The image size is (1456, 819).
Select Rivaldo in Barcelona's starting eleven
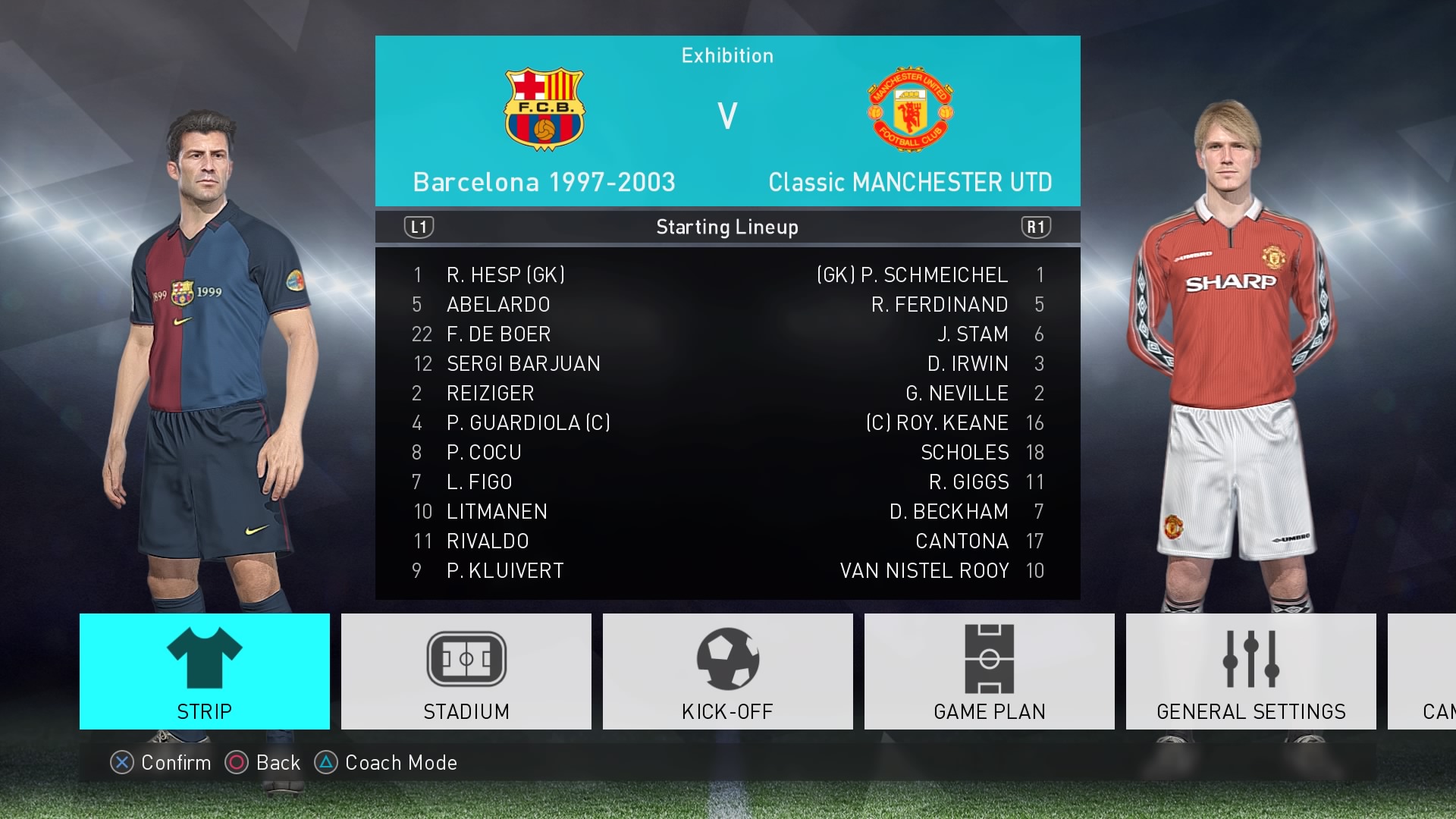[487, 541]
